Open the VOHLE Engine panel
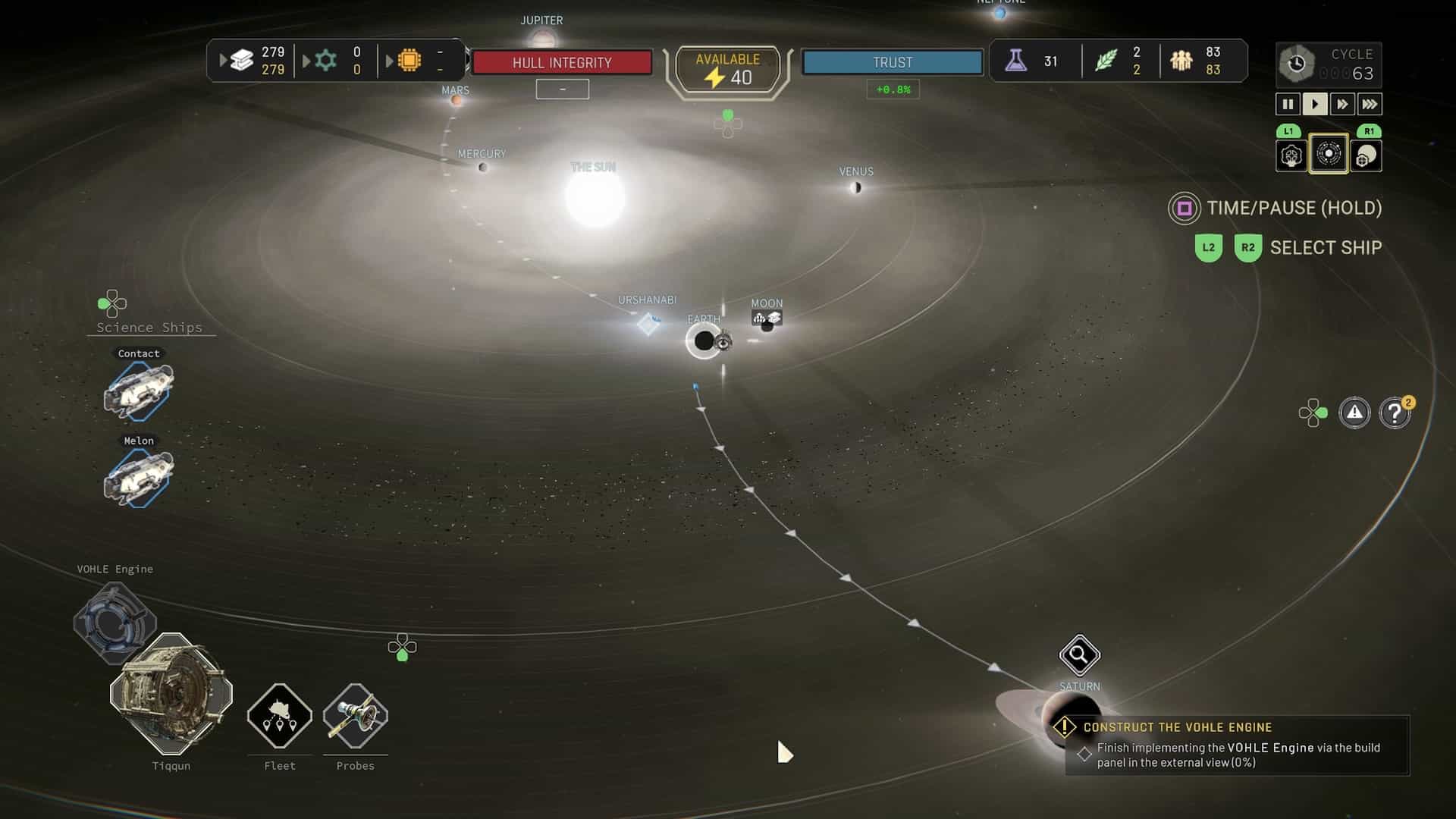This screenshot has width=1456, height=819. (x=115, y=622)
